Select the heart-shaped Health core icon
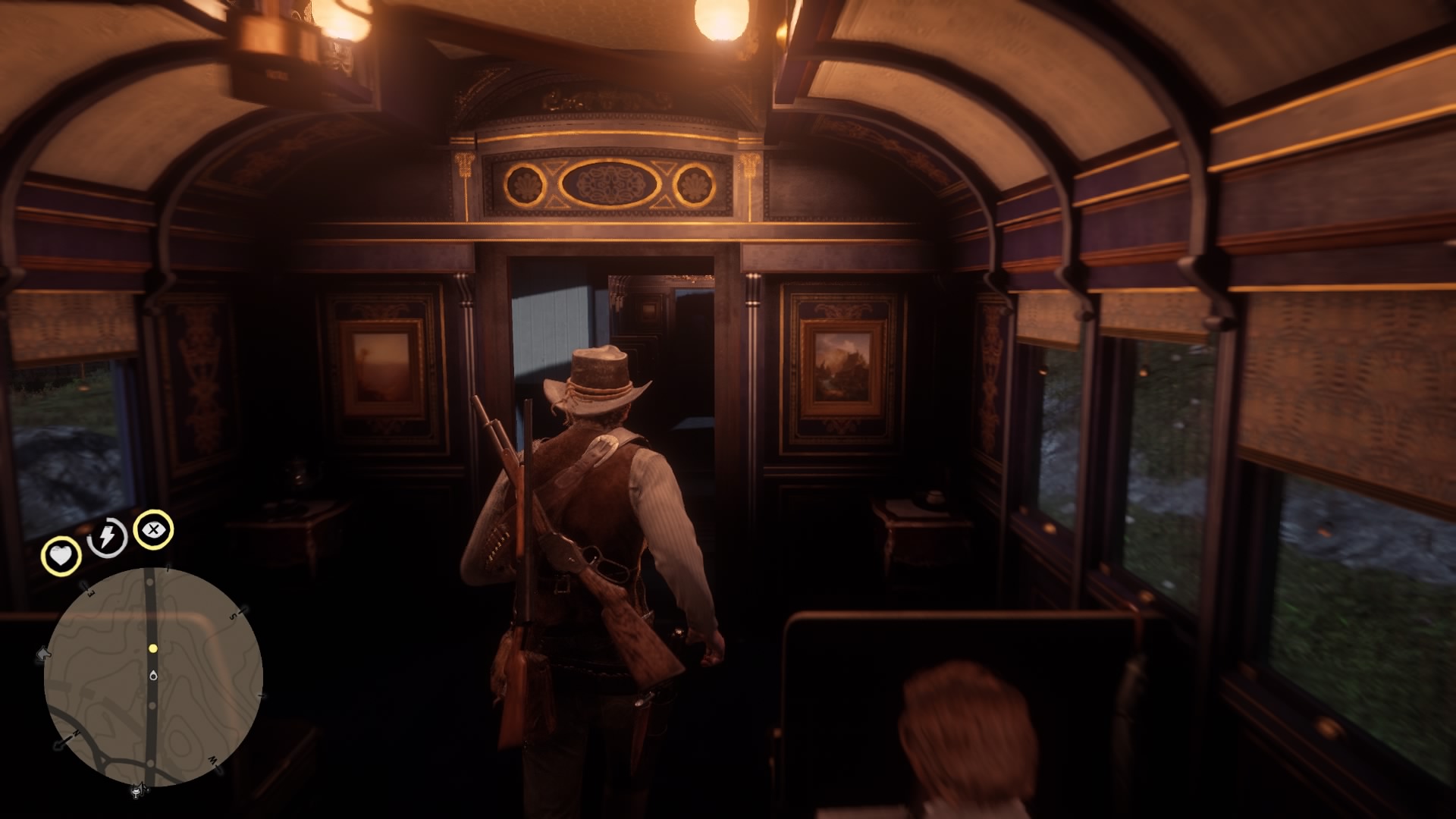The width and height of the screenshot is (1456, 819). [x=61, y=554]
